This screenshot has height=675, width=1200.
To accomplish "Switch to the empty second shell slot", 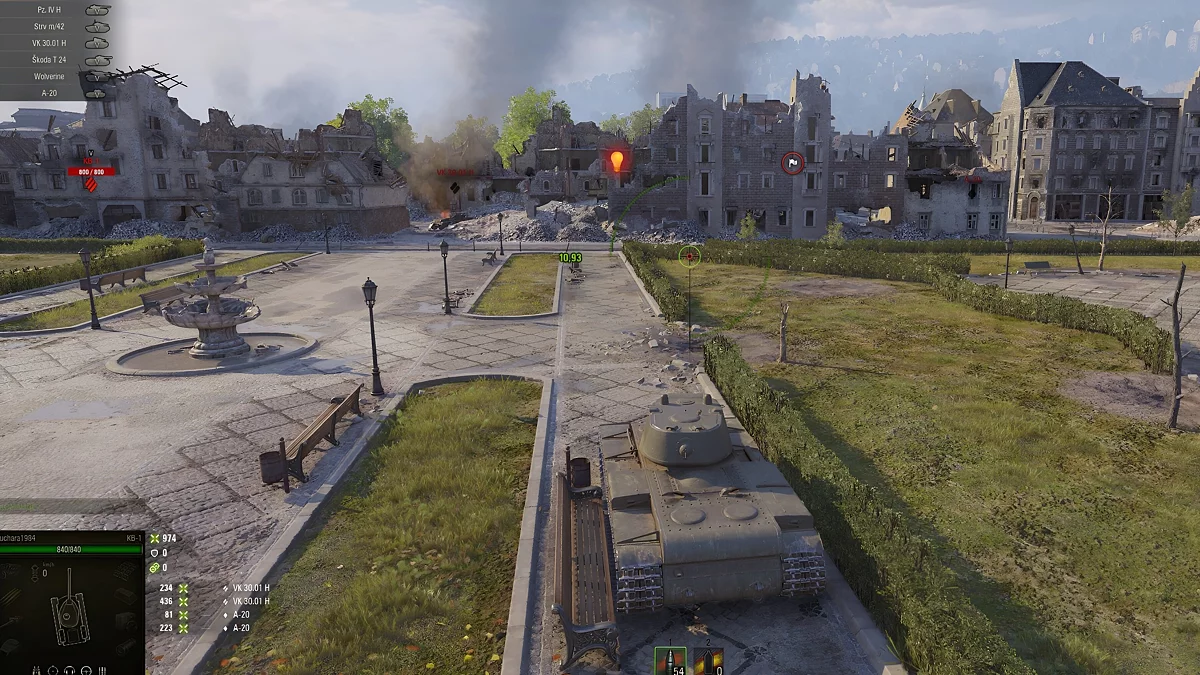I will [x=708, y=662].
